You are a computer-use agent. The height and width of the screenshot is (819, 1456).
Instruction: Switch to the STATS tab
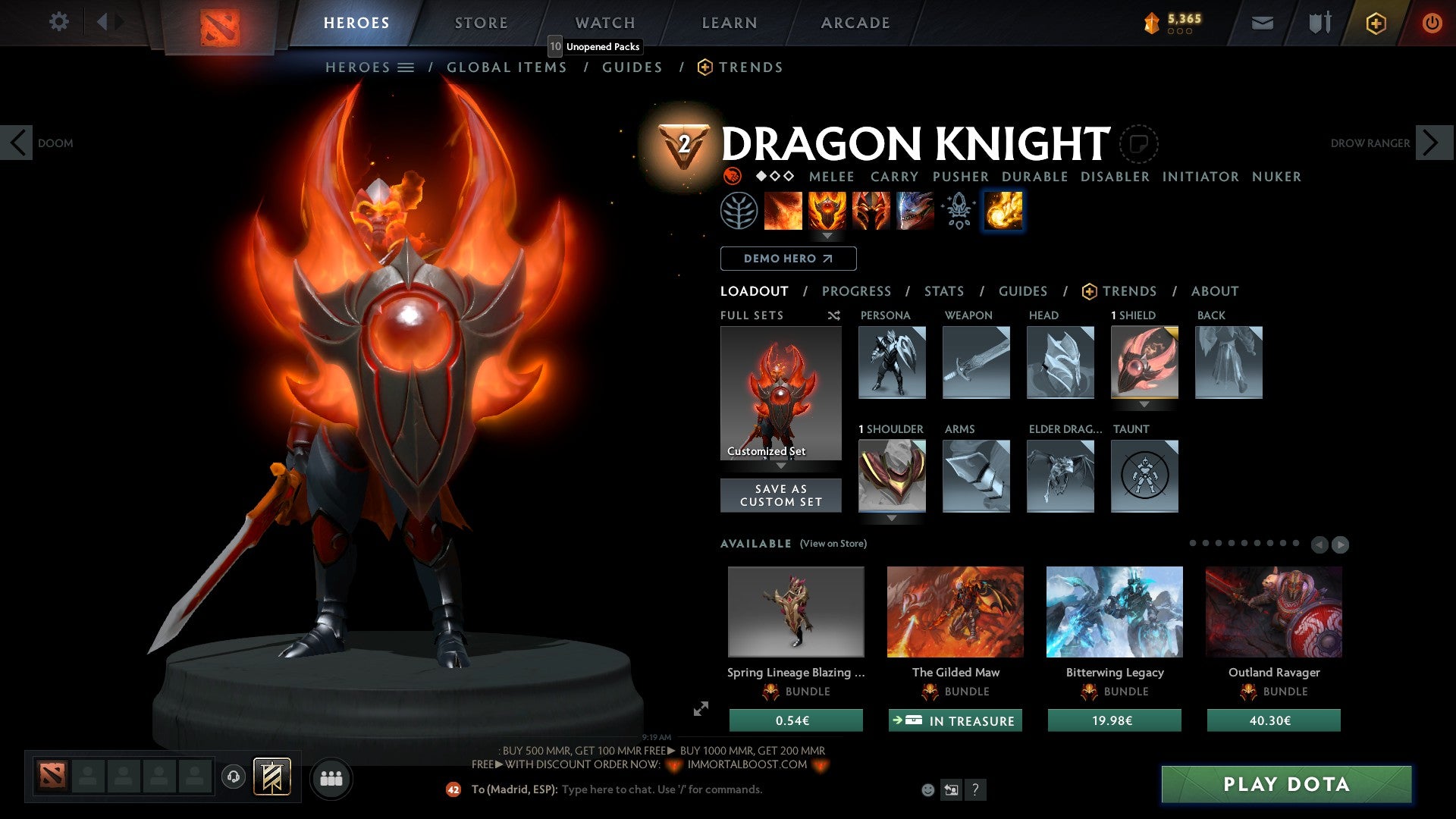(x=944, y=290)
